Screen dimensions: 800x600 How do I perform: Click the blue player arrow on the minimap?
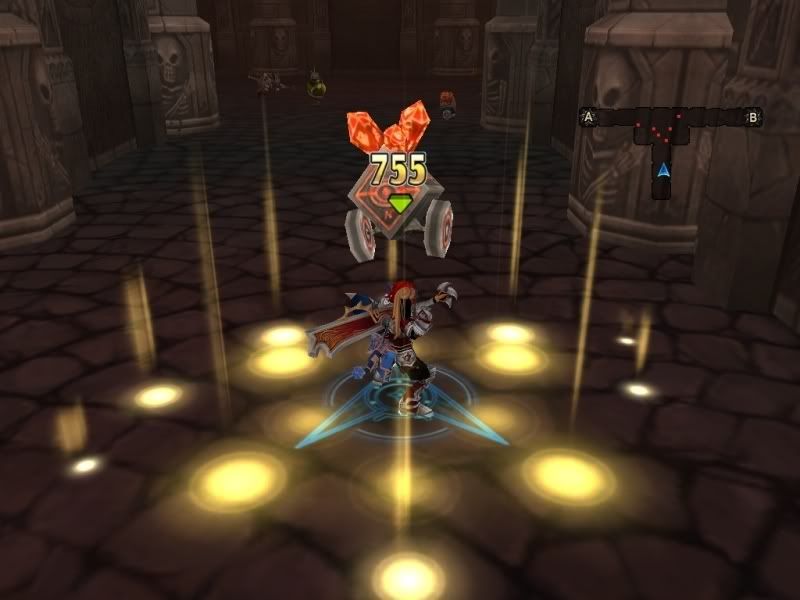[x=662, y=171]
